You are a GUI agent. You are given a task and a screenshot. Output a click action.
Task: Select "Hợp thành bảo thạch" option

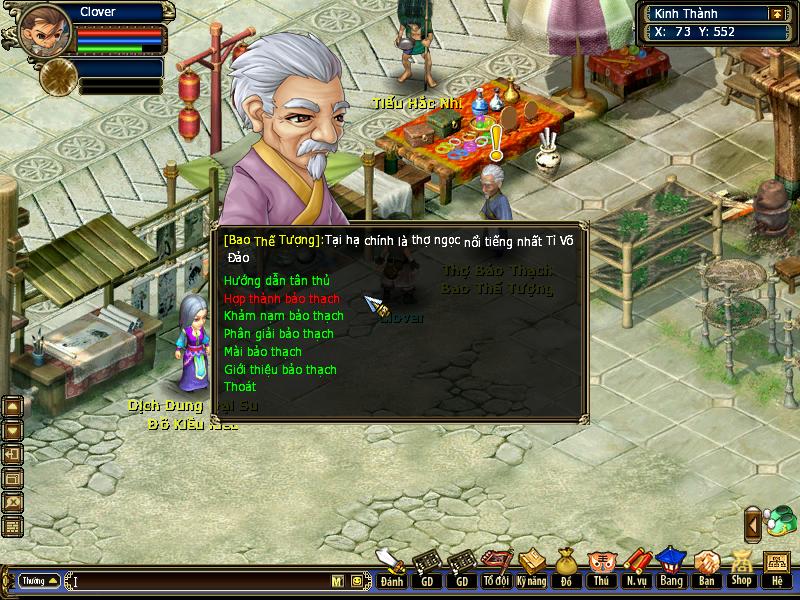click(281, 299)
